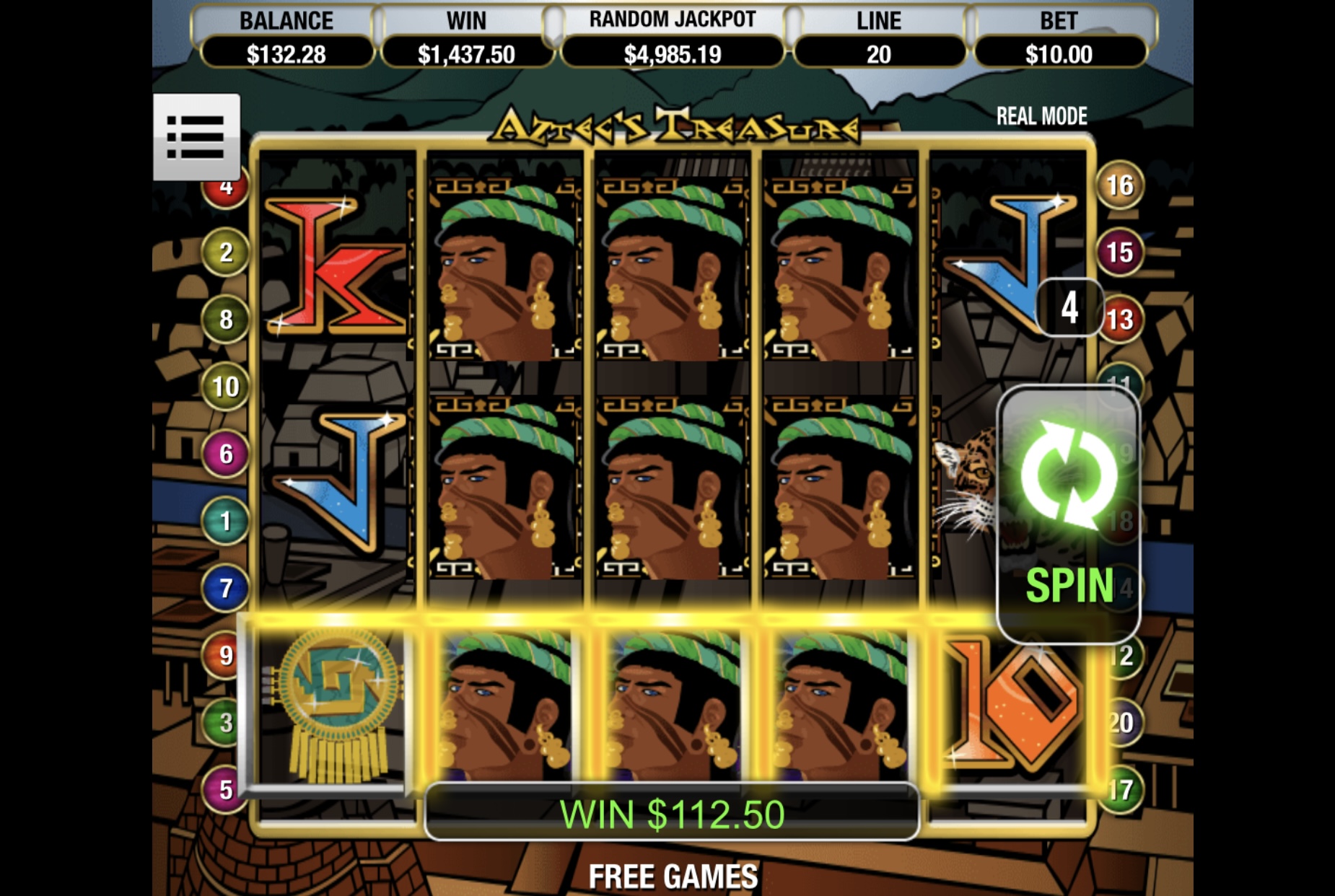This screenshot has width=1335, height=896.
Task: Click payline marker number 9
Action: [x=226, y=655]
